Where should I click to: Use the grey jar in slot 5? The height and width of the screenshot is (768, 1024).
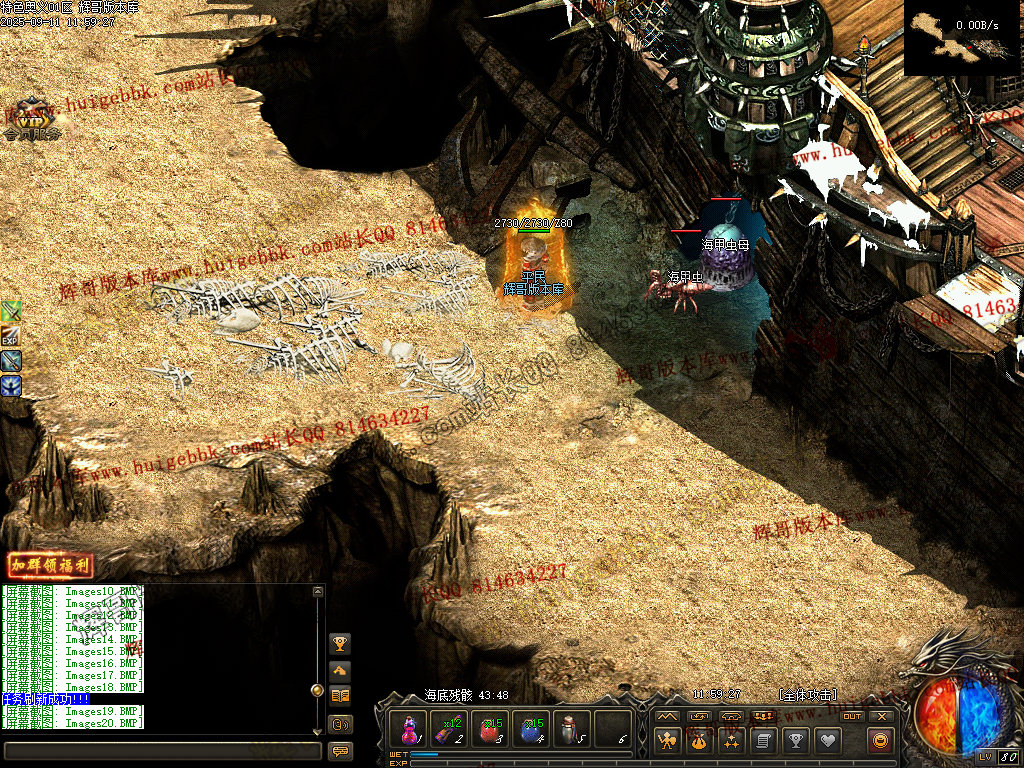coord(571,730)
